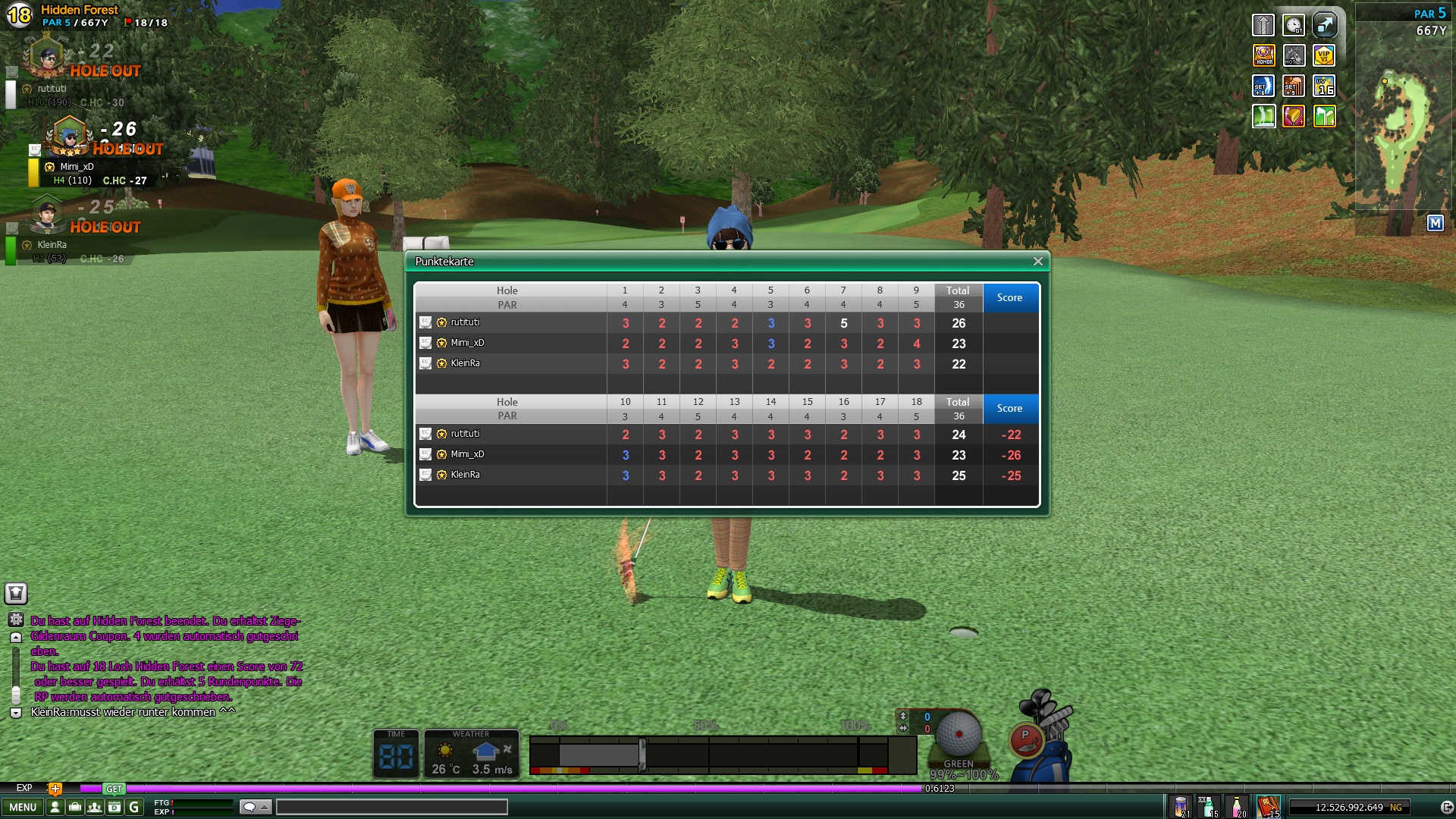This screenshot has width=1456, height=819.
Task: Click the orange plus EXP button
Action: [x=55, y=789]
